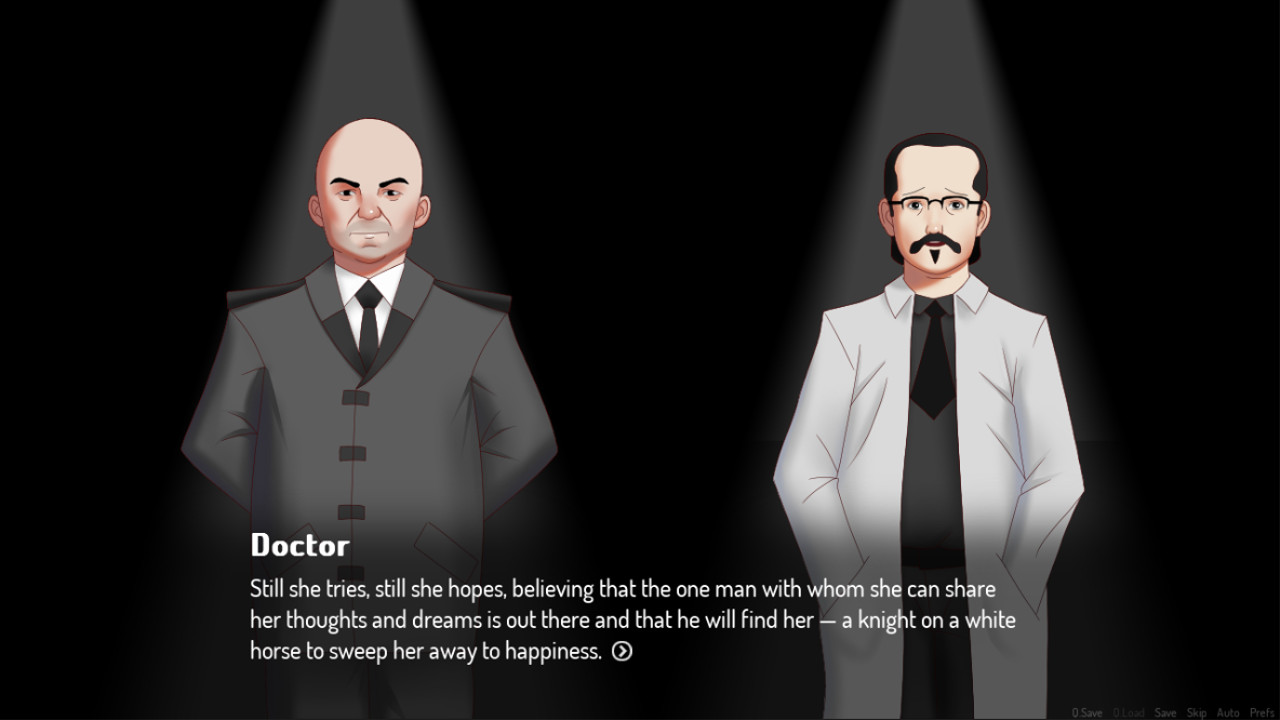Click the Q.Save quick save control

point(1087,712)
